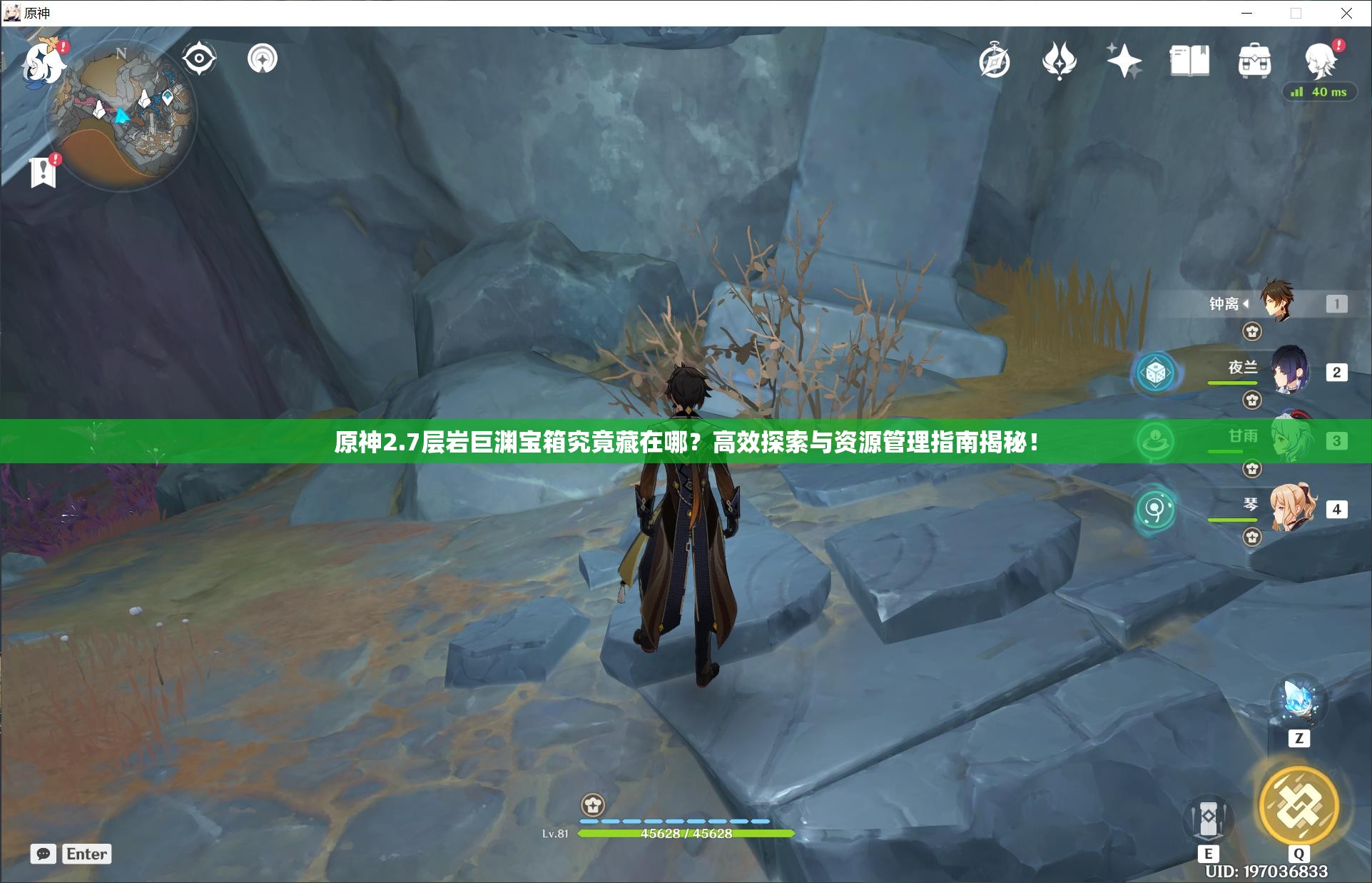Switch to party member 夜兰
Viewport: 1372px width, 883px height.
[x=1289, y=371]
